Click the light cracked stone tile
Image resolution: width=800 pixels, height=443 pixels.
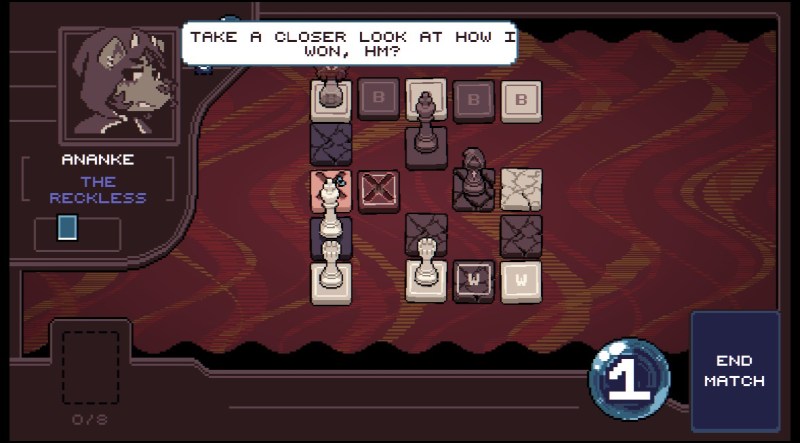[x=521, y=188]
